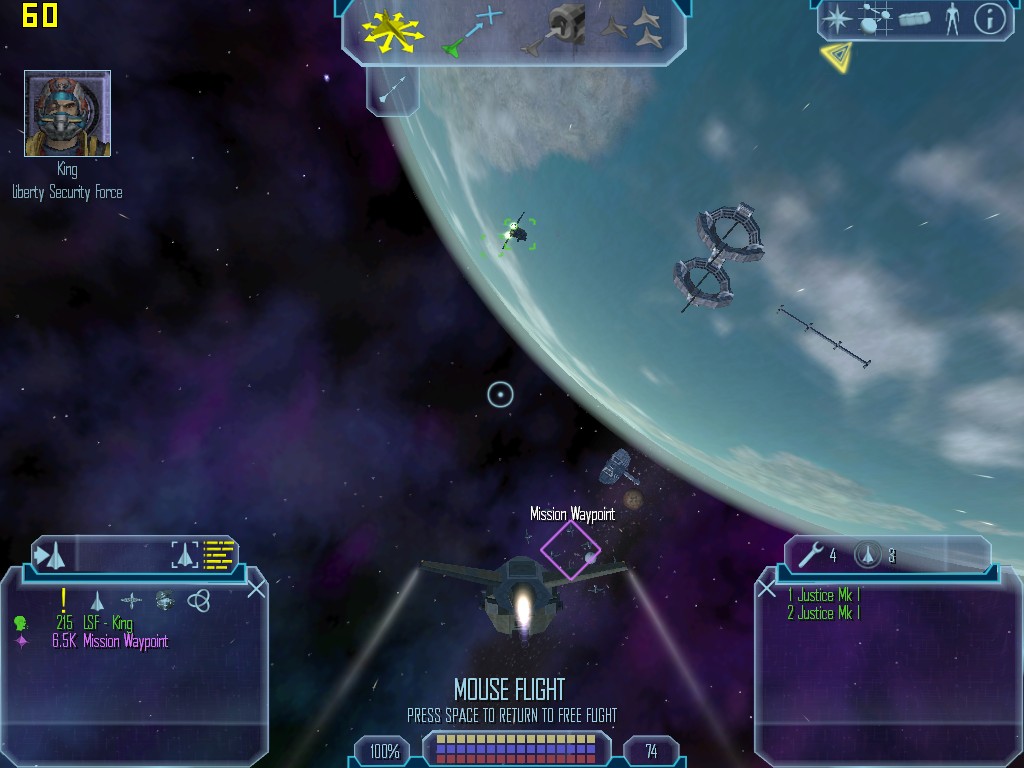The height and width of the screenshot is (768, 1024).
Task: Select the Go To maneuver icon
Action: (470, 30)
